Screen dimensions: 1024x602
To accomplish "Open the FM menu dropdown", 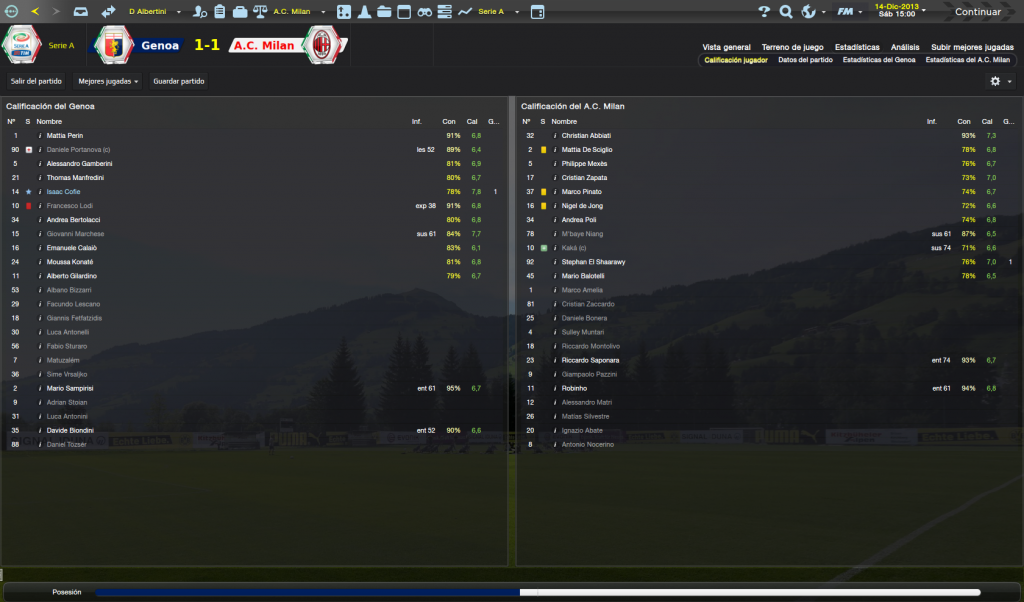I will click(851, 12).
